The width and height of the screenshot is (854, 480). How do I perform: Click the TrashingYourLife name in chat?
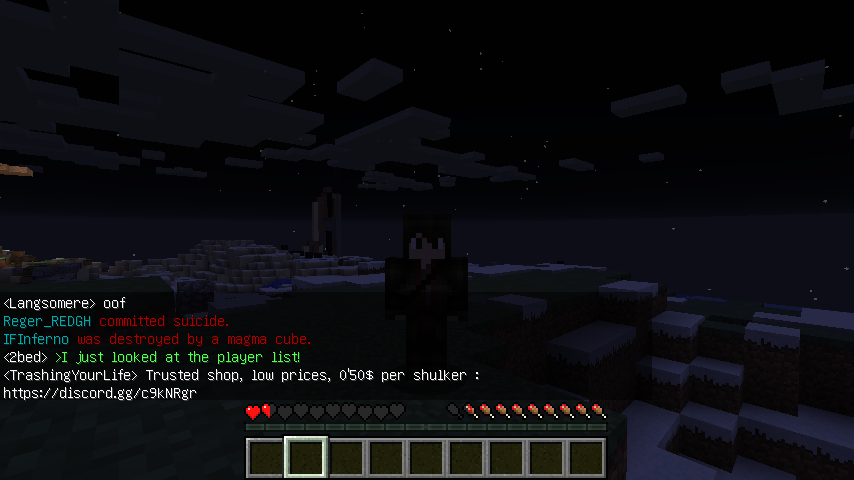[x=72, y=375]
